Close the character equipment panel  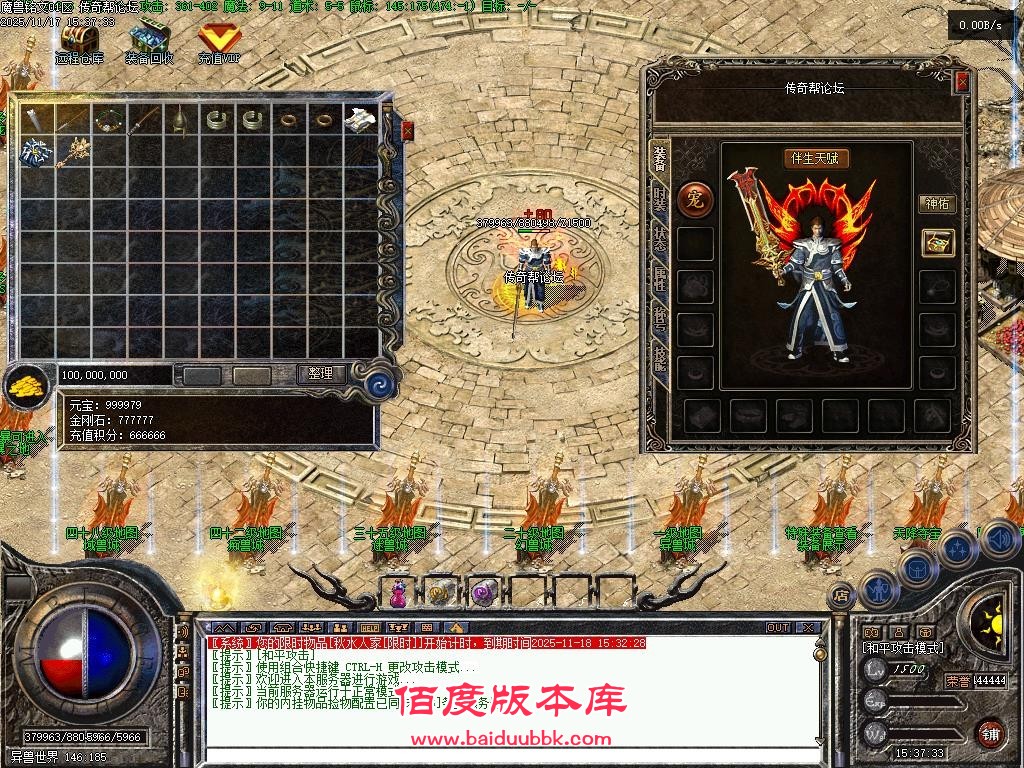coord(962,82)
